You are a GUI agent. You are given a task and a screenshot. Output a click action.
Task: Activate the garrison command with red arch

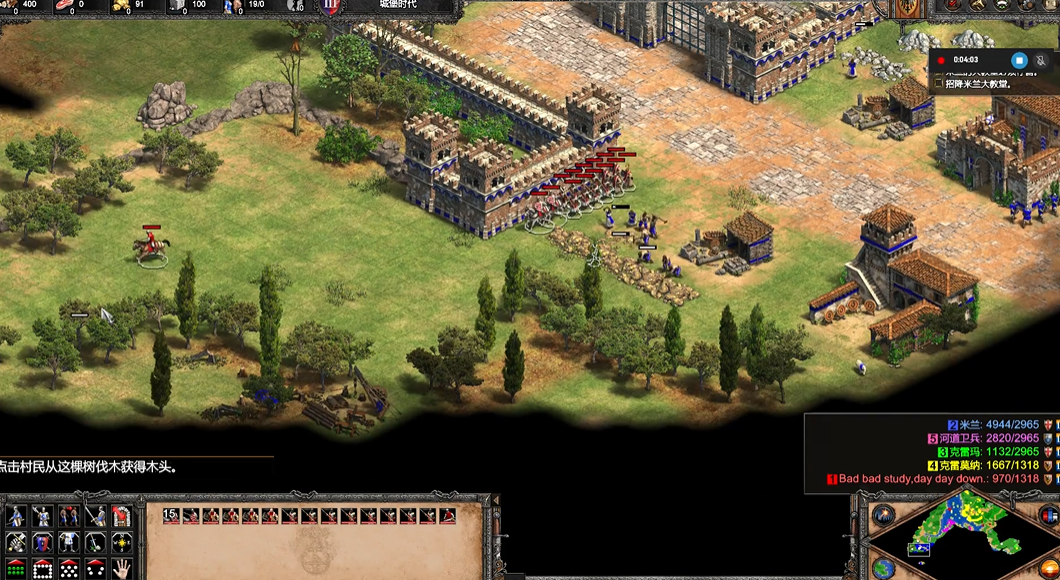tap(122, 517)
